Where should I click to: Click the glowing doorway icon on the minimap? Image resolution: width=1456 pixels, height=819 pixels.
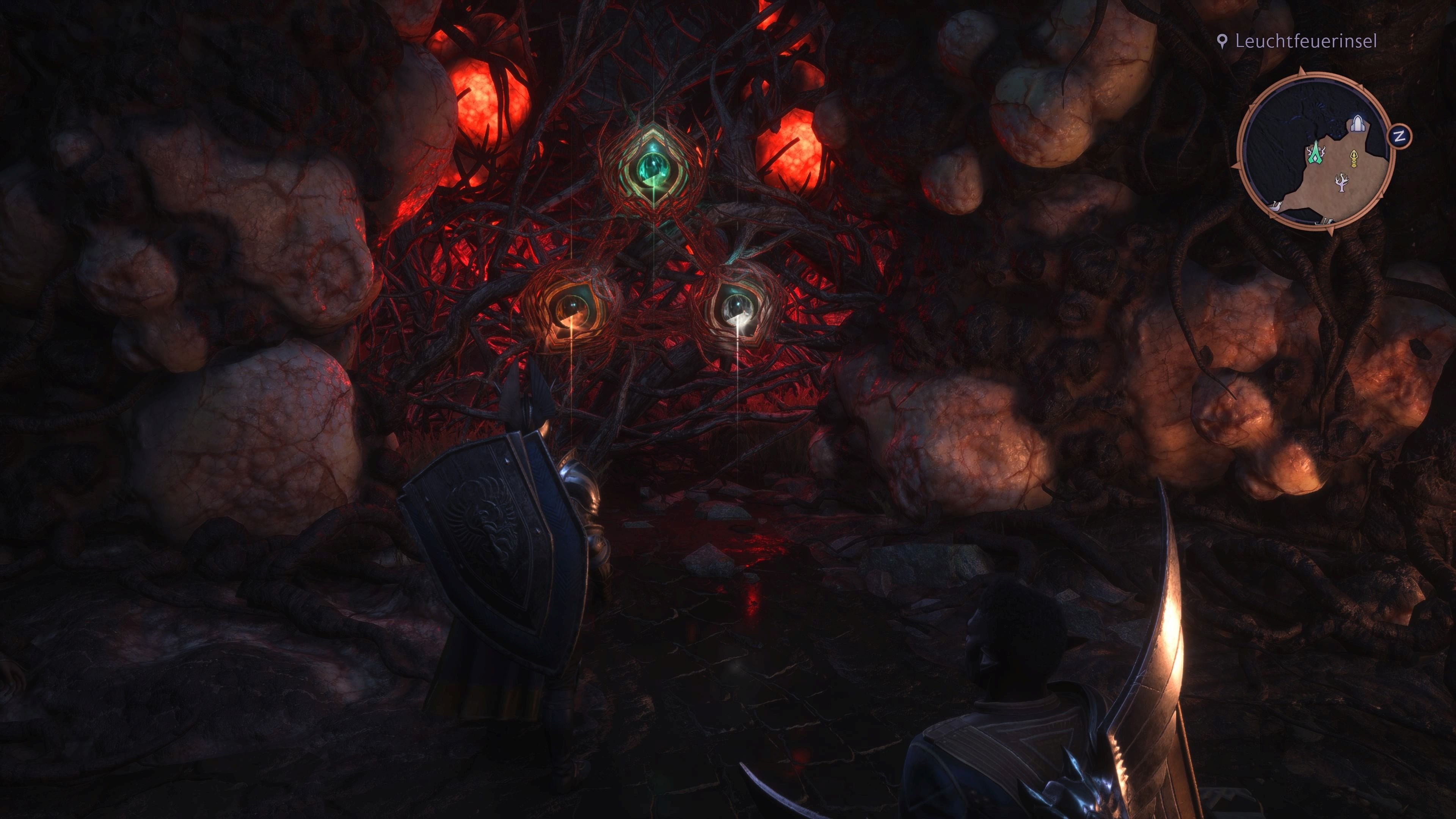1358,123
